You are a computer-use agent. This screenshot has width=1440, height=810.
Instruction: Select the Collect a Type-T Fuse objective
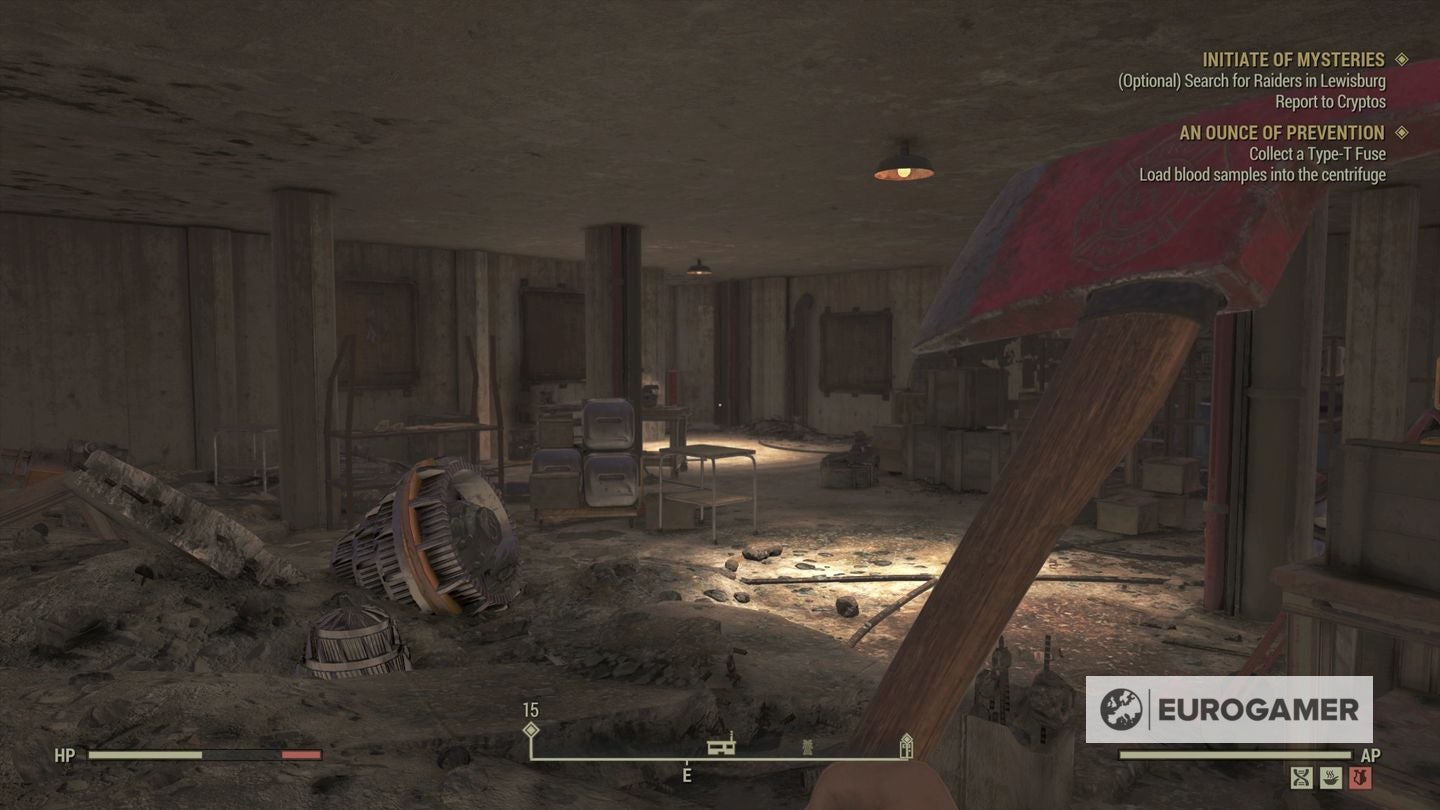pyautogui.click(x=1316, y=153)
